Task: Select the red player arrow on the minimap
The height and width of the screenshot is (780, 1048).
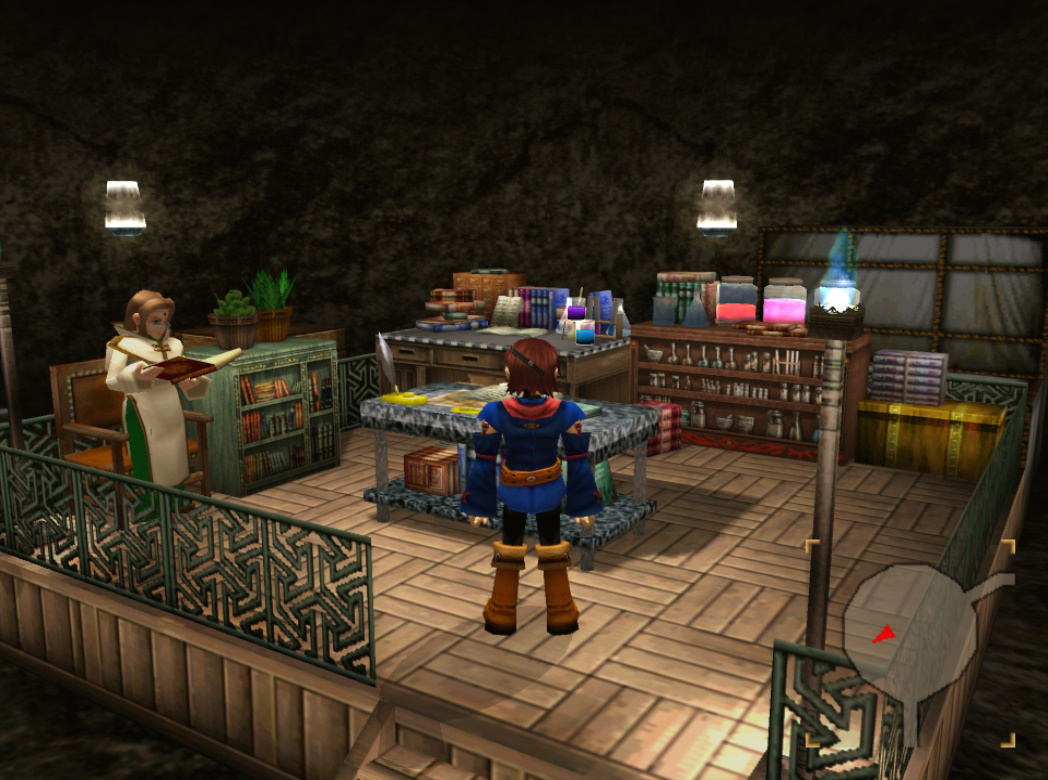Action: point(883,634)
